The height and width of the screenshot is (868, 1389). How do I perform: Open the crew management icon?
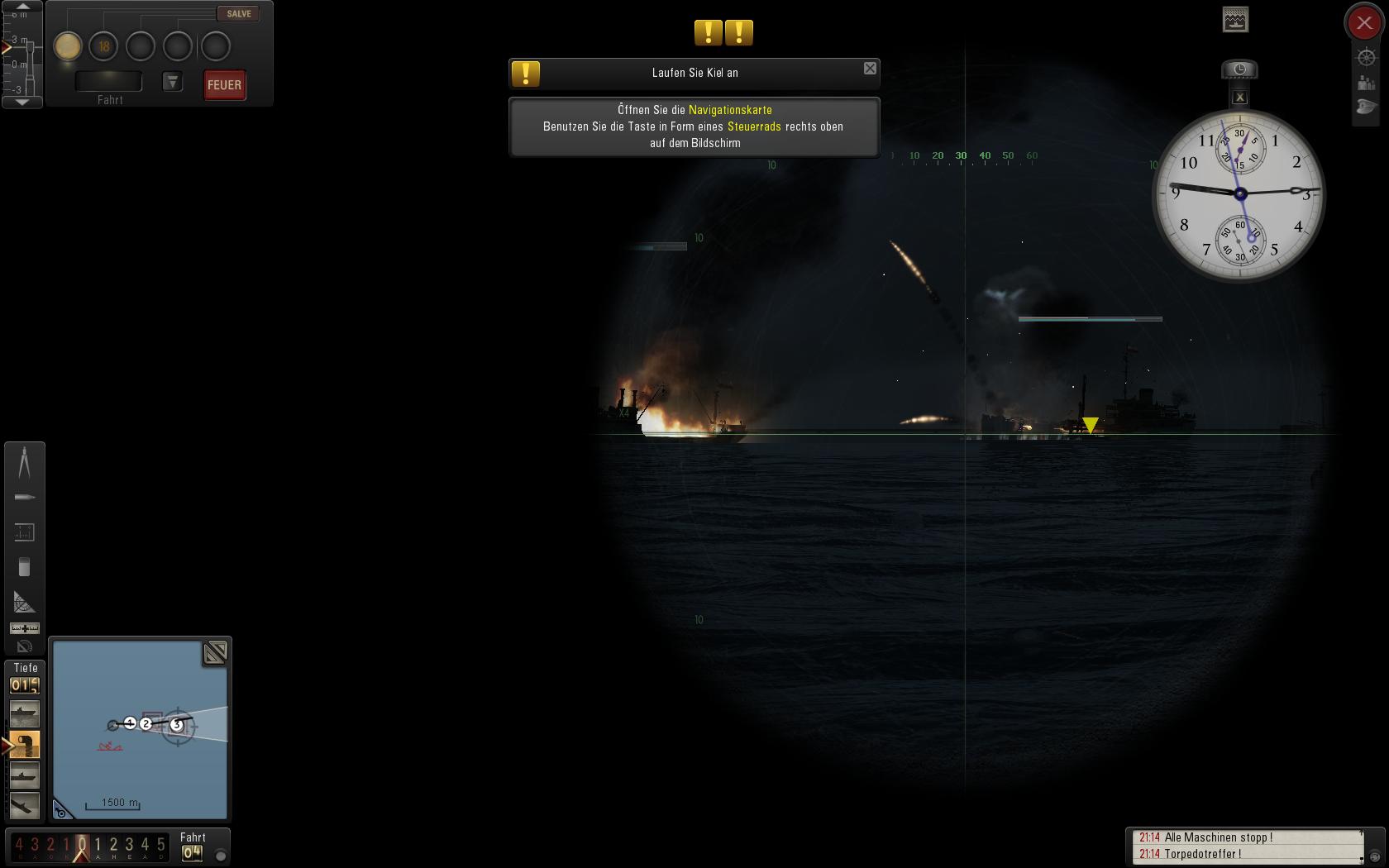pos(1366,83)
